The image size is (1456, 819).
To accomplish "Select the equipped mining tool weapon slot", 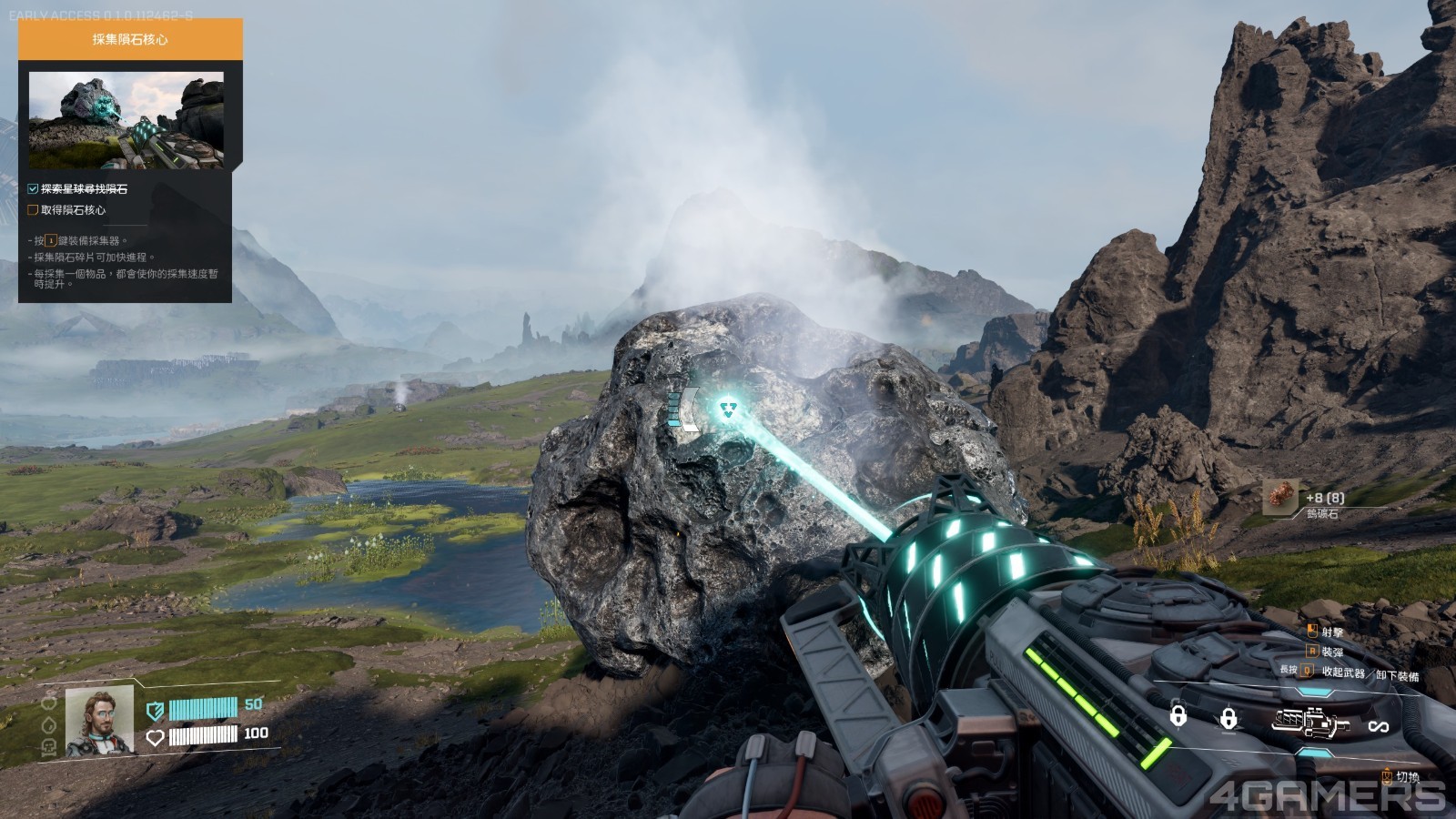I will click(1309, 723).
